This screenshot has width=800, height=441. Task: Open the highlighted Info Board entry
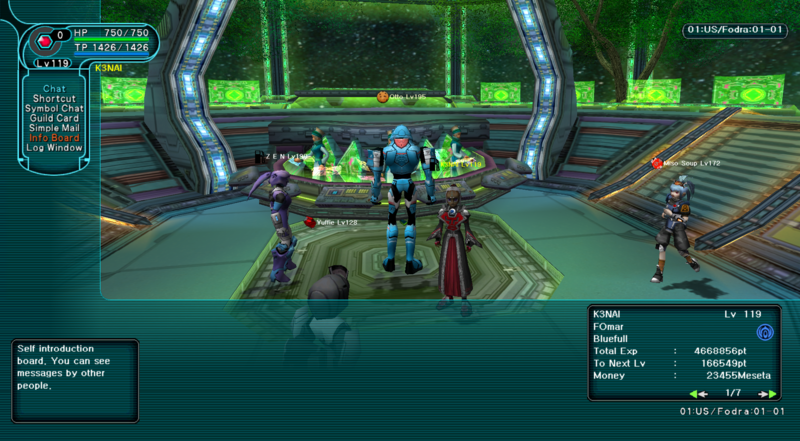[54, 138]
